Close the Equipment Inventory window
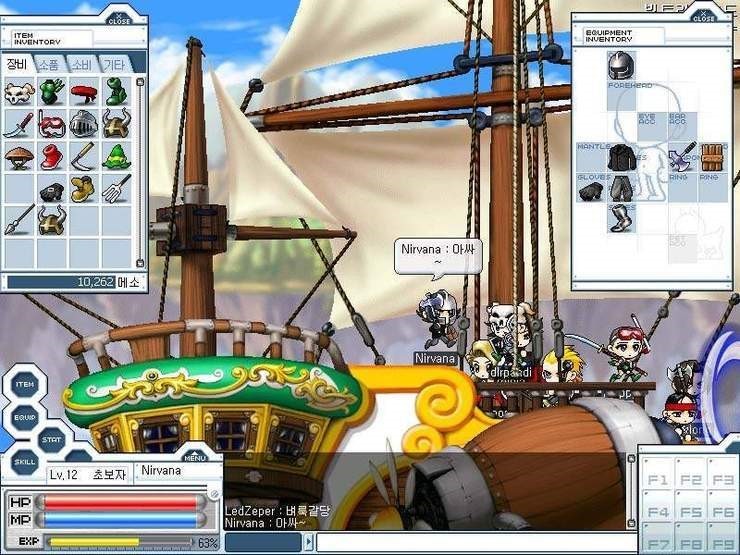This screenshot has height=555, width=740. [x=704, y=15]
